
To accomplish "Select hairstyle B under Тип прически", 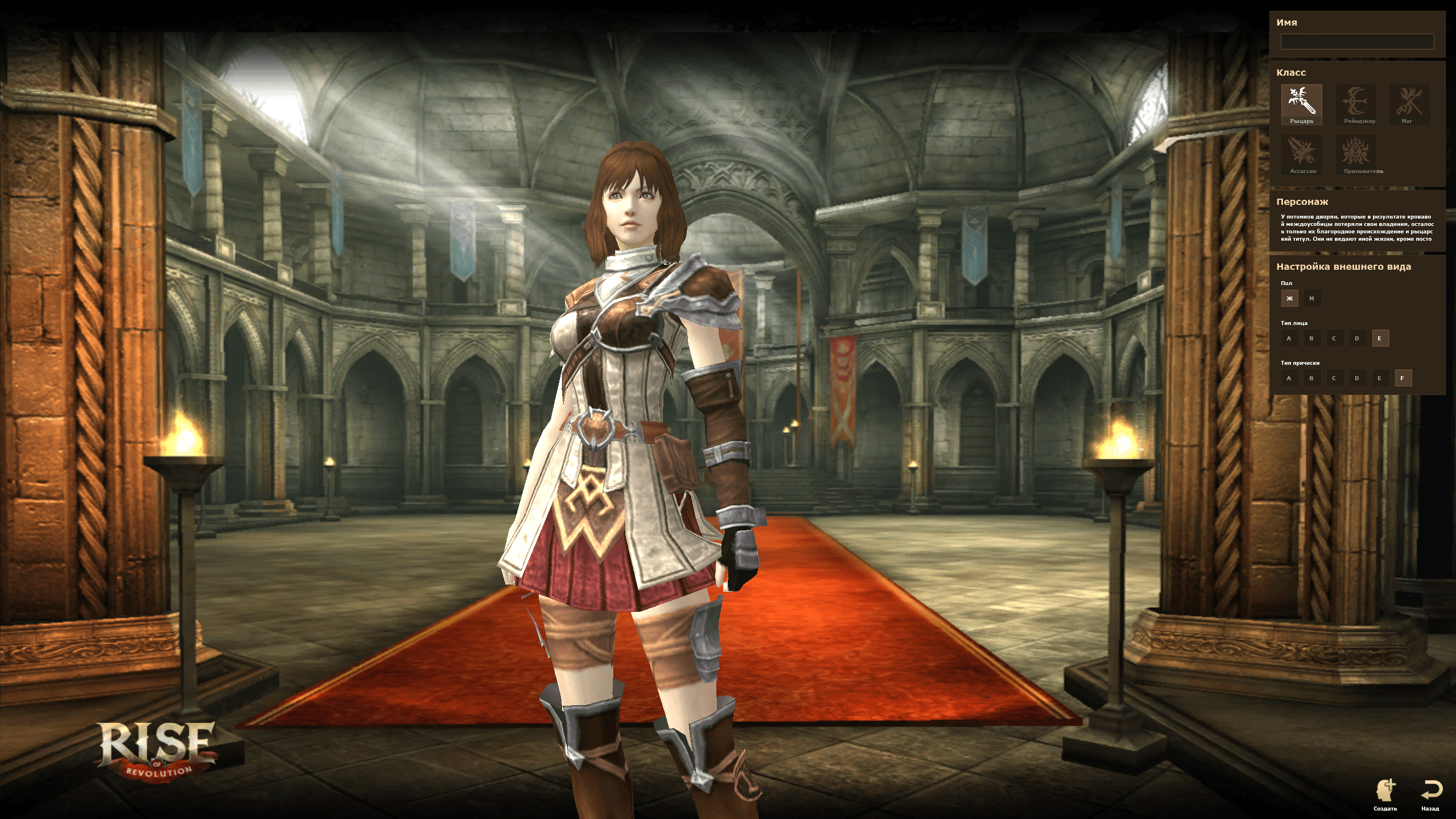I will pyautogui.click(x=1311, y=378).
